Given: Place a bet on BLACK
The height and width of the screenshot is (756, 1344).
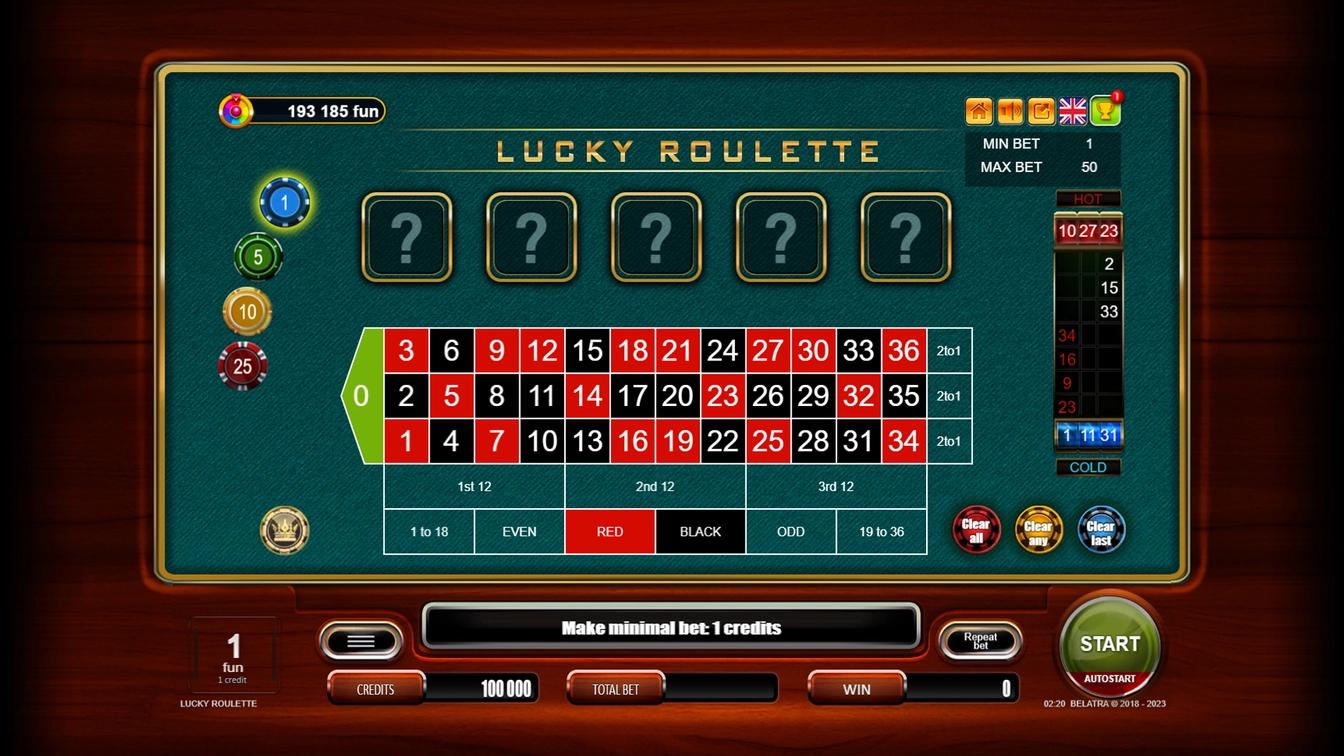Looking at the screenshot, I should pos(699,531).
